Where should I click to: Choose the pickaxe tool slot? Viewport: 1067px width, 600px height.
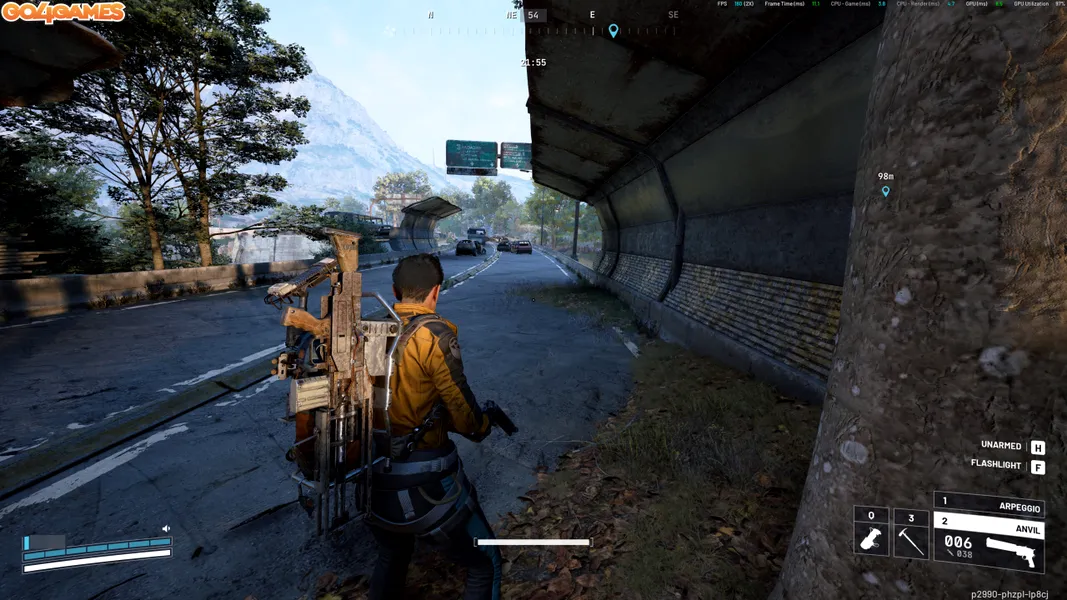tap(911, 540)
